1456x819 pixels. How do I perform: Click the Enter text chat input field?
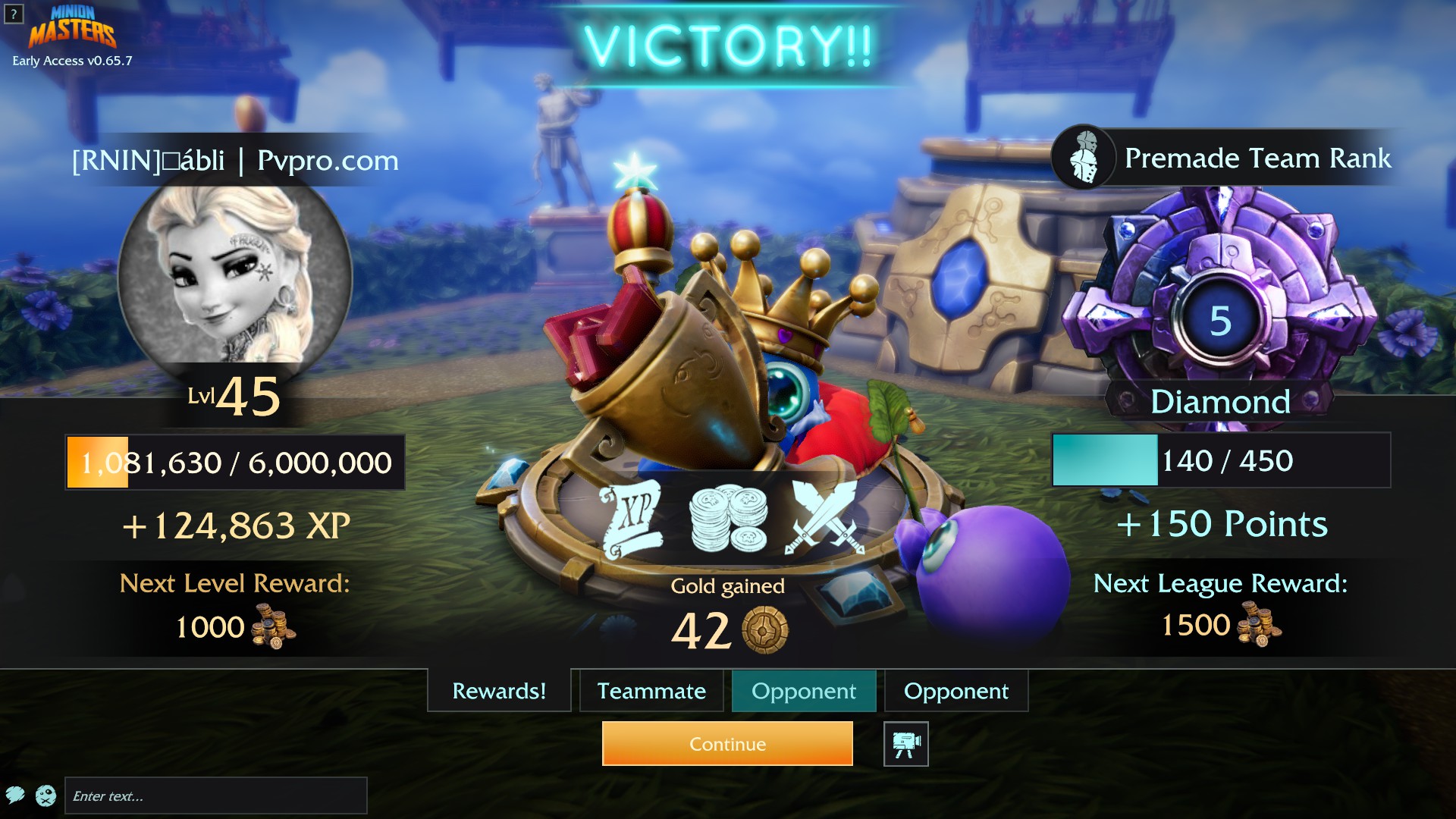(216, 796)
